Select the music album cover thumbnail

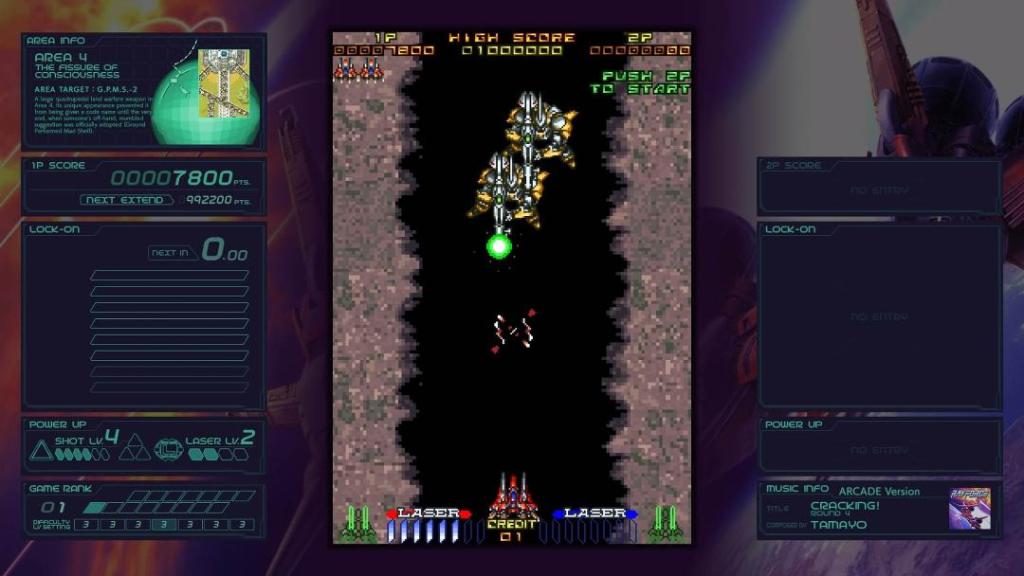(969, 509)
